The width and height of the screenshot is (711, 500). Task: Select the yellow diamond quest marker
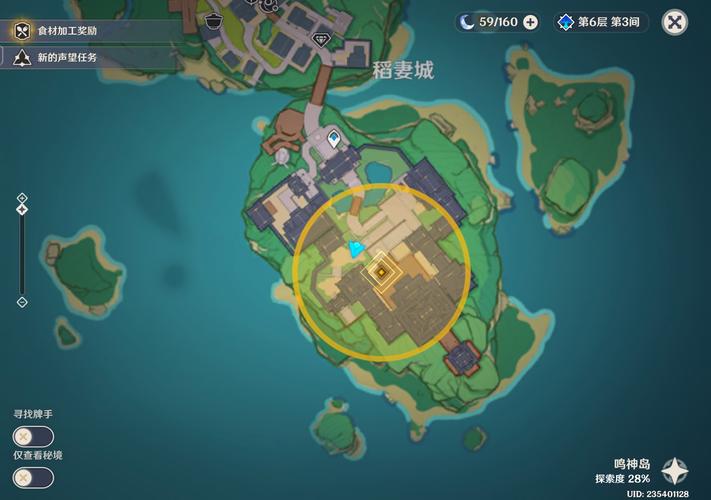point(381,271)
